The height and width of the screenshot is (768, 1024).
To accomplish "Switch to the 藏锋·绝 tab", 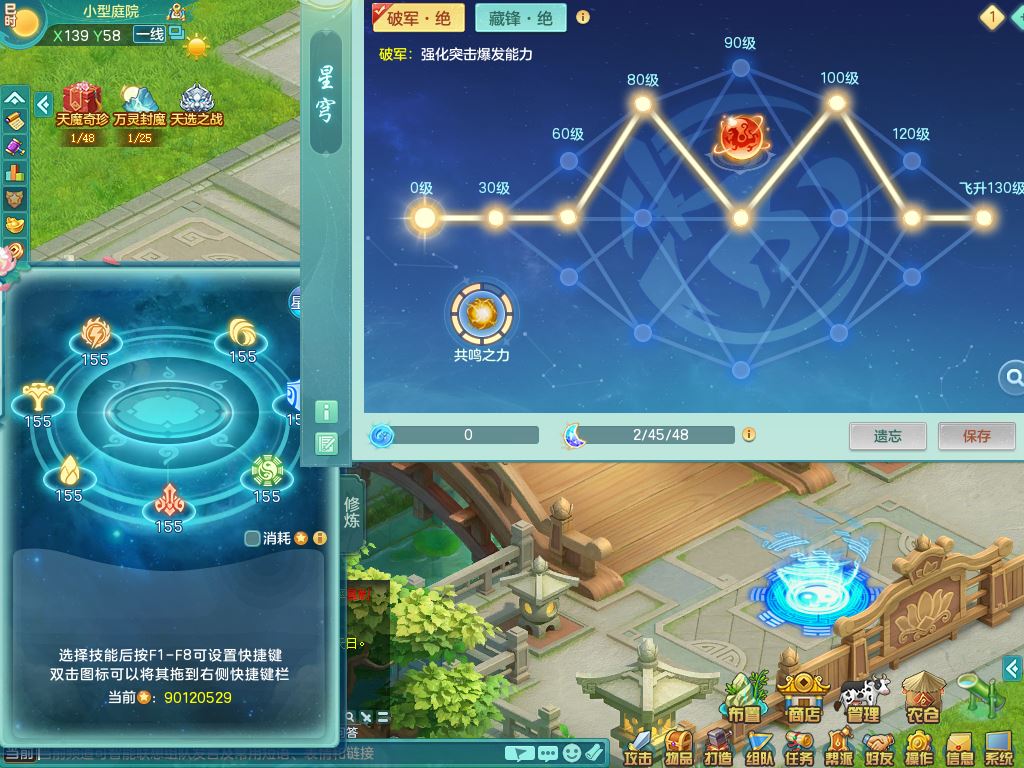I will [x=520, y=18].
